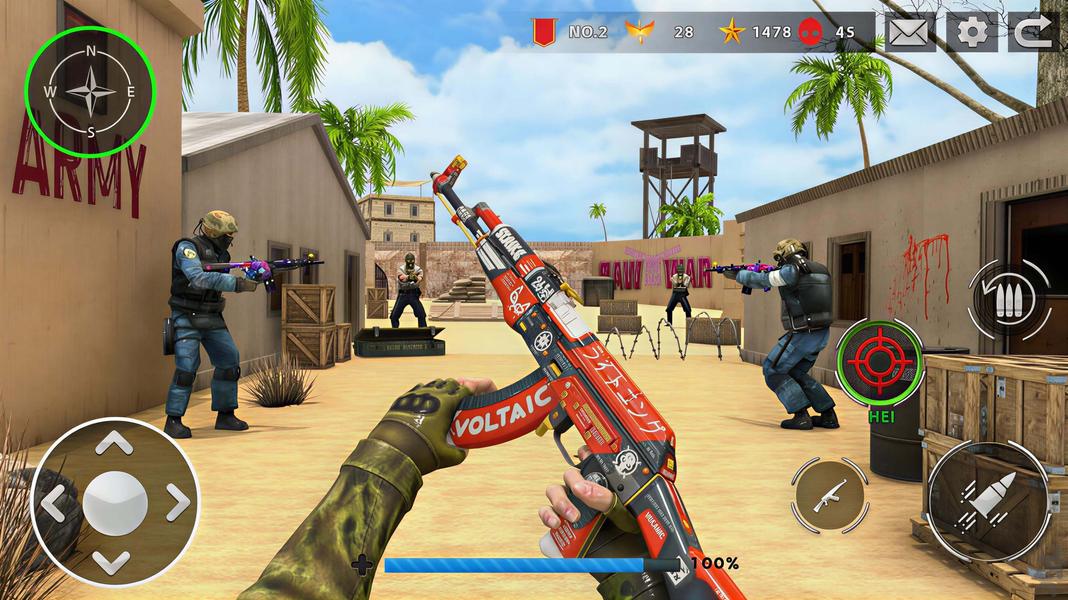
Task: Switch weapon with the rifle icon
Action: [829, 495]
